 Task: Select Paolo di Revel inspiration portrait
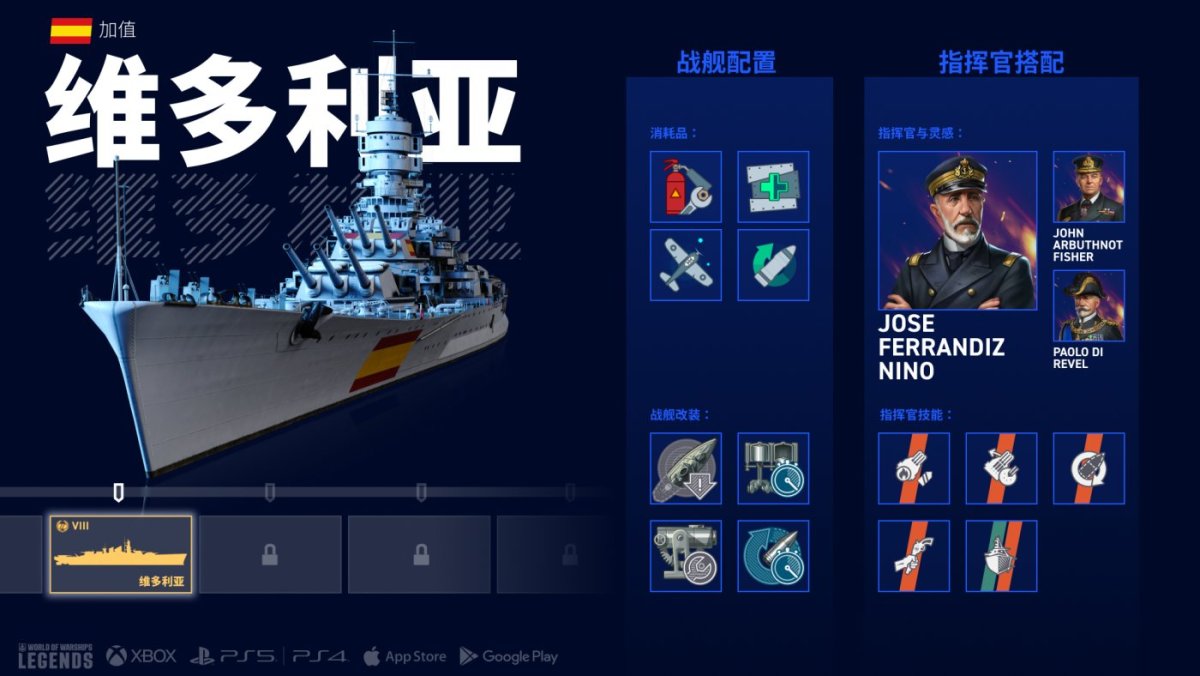coord(1088,305)
